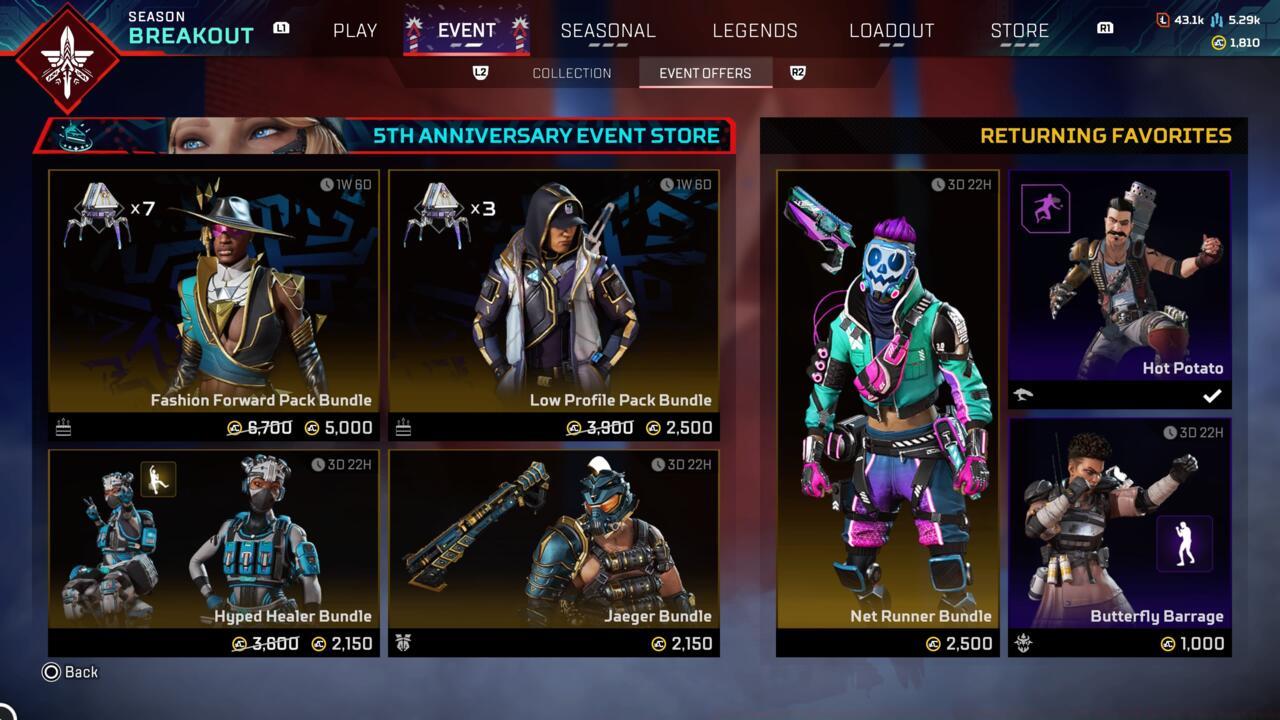The height and width of the screenshot is (720, 1280).
Task: Click the Back button at bottom-left
Action: [x=64, y=672]
